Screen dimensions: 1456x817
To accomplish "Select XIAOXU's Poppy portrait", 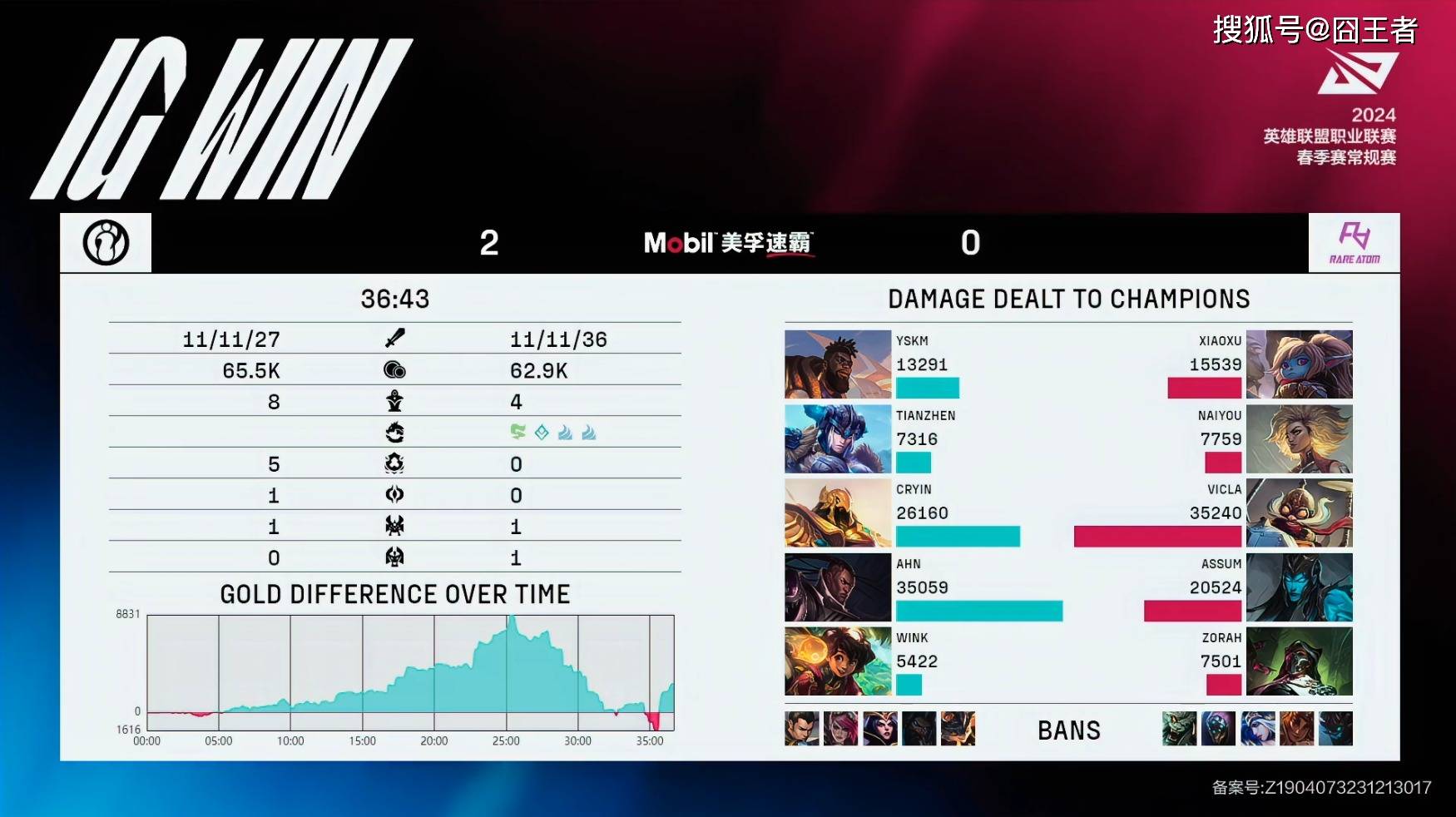I will [1299, 364].
